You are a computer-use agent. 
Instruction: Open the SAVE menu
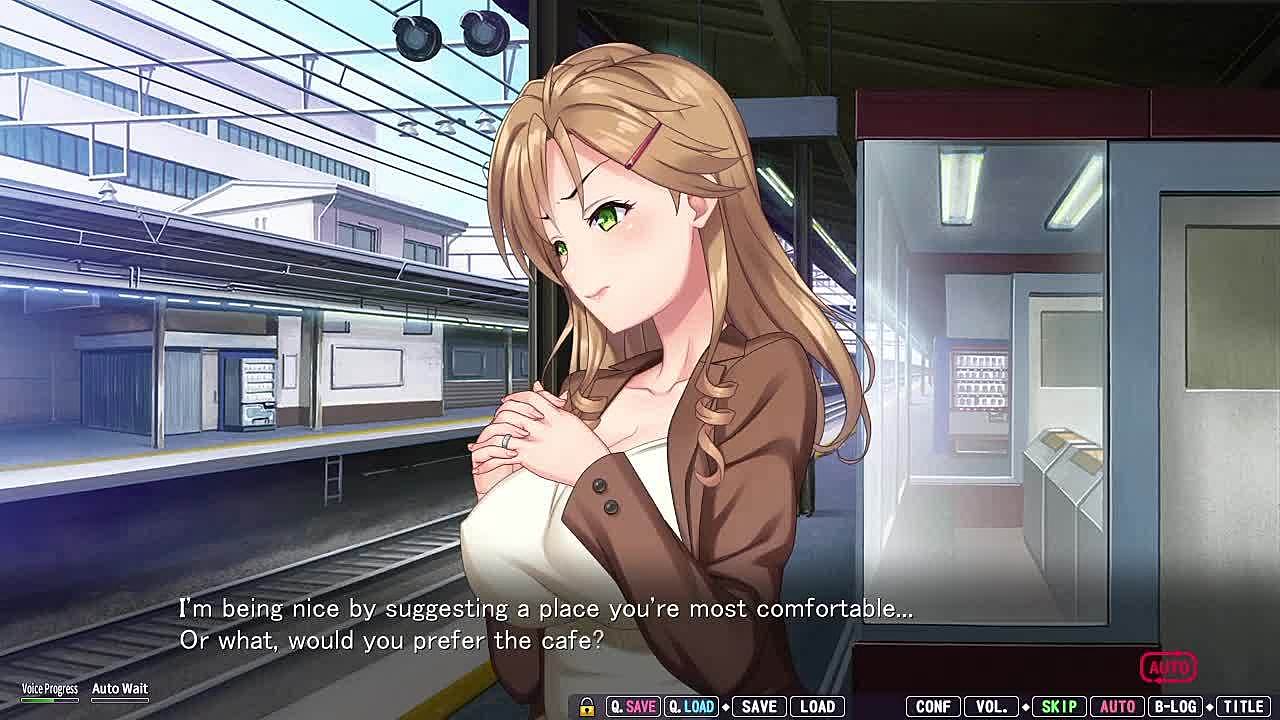tap(759, 707)
